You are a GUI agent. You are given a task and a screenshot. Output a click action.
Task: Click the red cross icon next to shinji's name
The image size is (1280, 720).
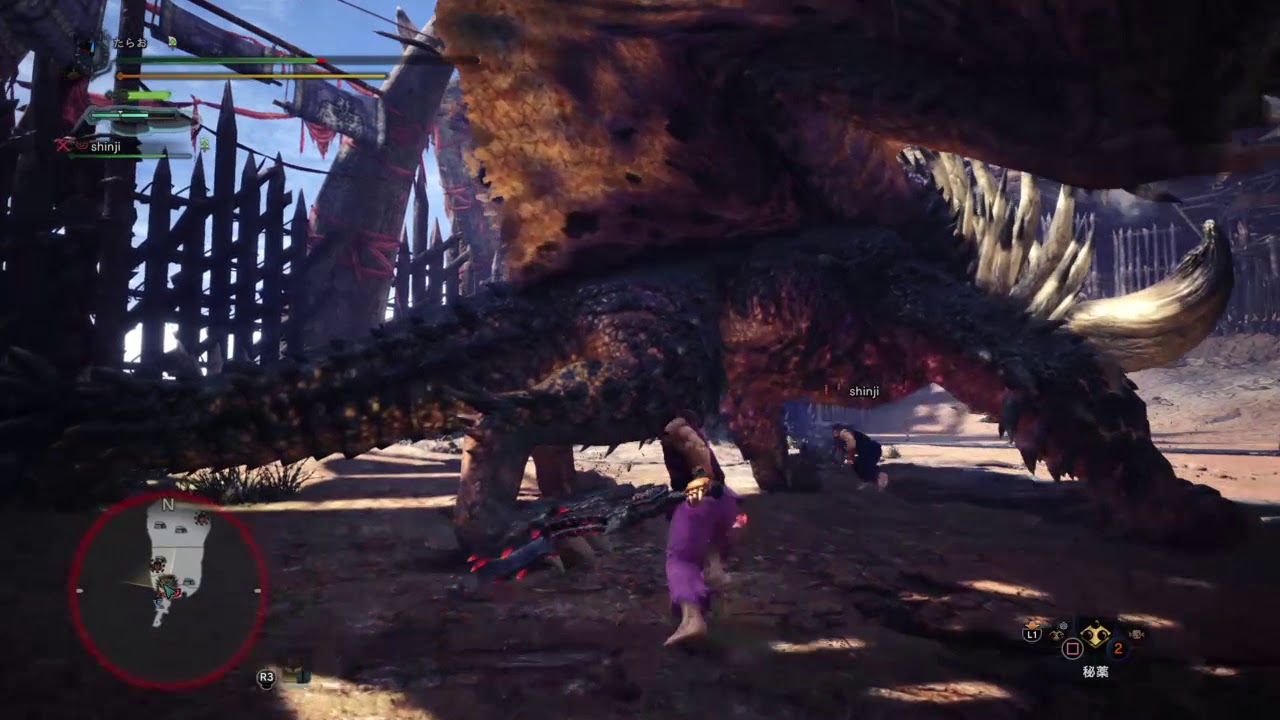click(63, 145)
